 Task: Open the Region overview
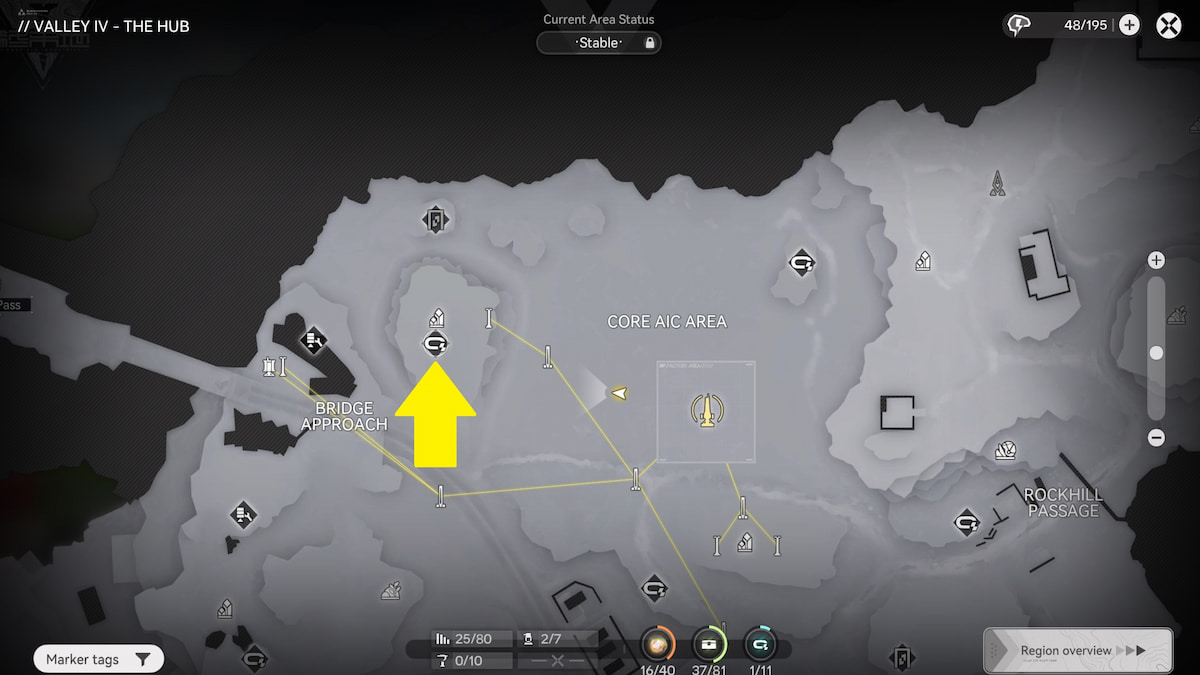1078,651
